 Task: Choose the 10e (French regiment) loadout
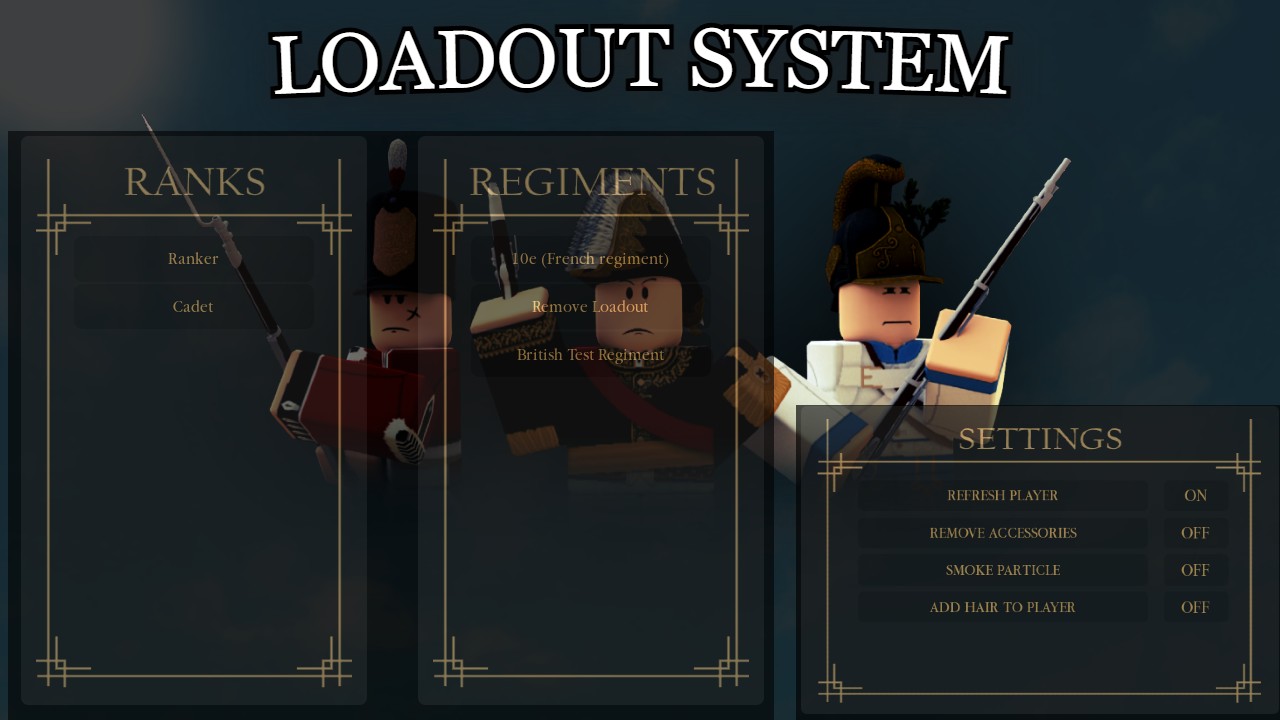pos(590,258)
